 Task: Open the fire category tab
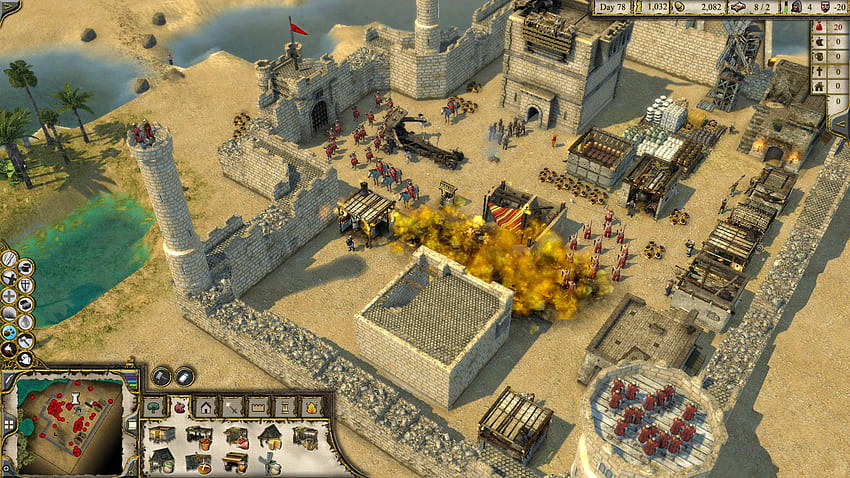pos(311,406)
